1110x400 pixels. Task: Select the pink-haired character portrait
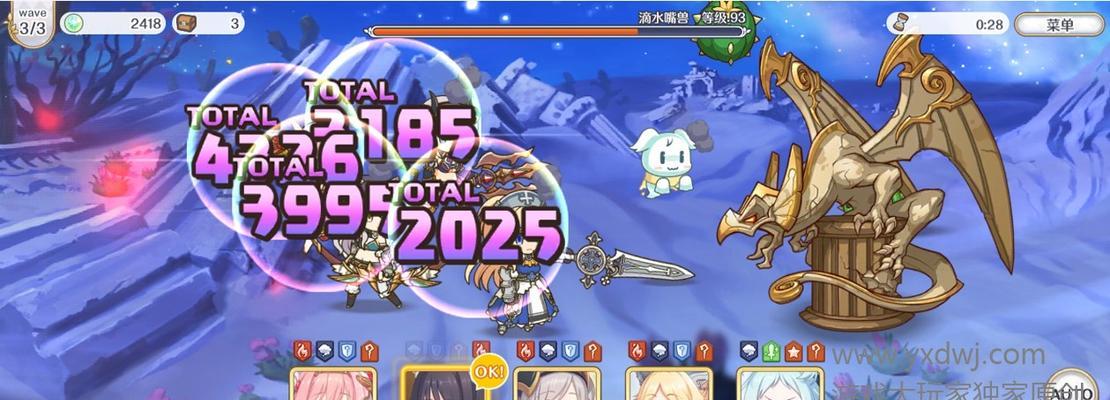click(x=333, y=385)
